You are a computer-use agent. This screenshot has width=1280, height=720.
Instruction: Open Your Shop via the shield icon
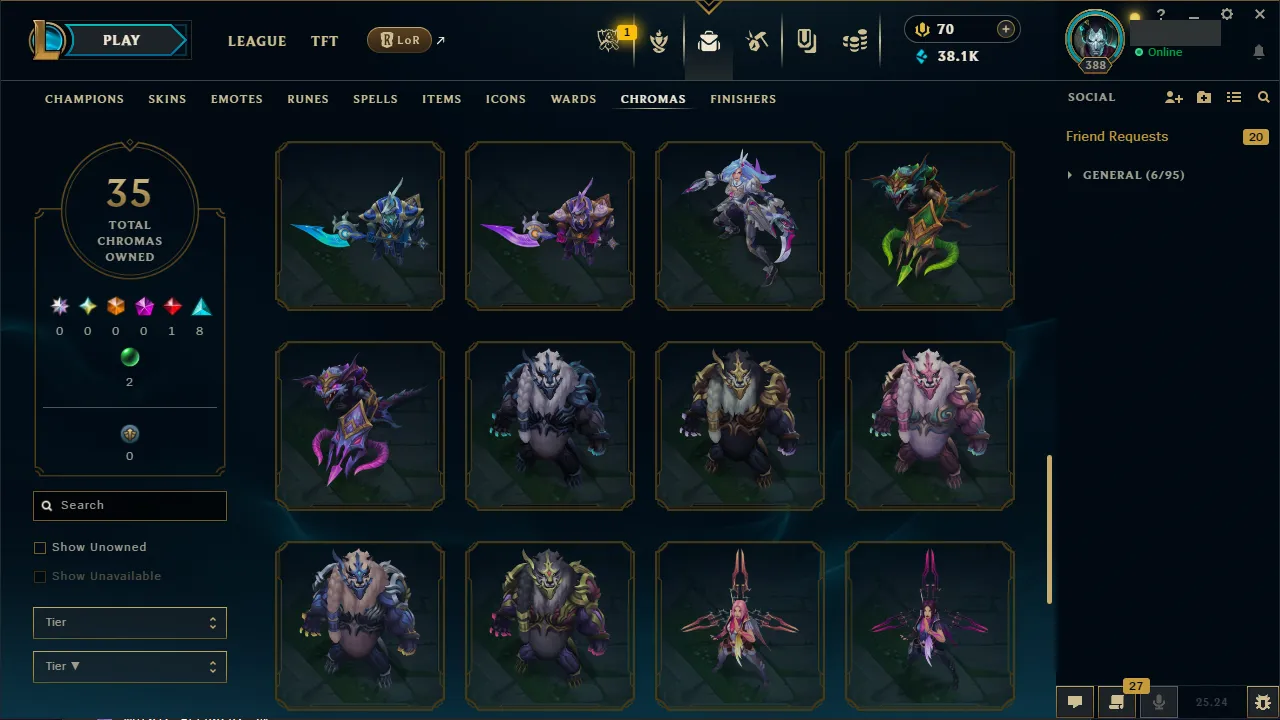pyautogui.click(x=807, y=40)
